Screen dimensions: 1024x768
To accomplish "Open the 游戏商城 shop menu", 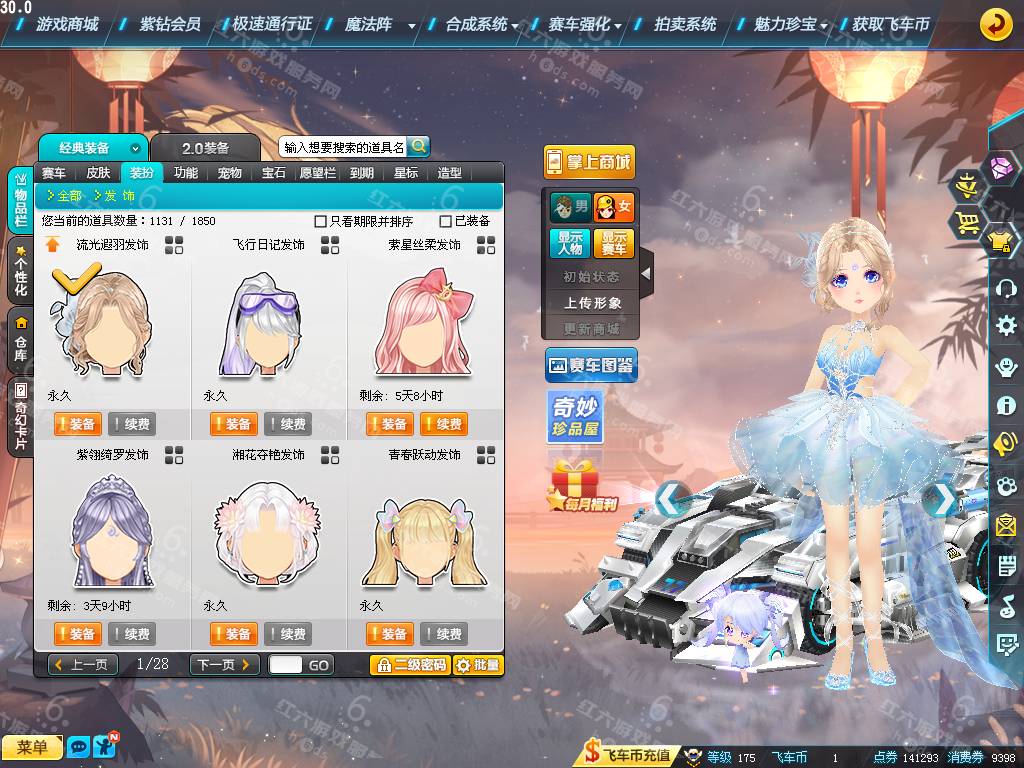I will tap(66, 24).
